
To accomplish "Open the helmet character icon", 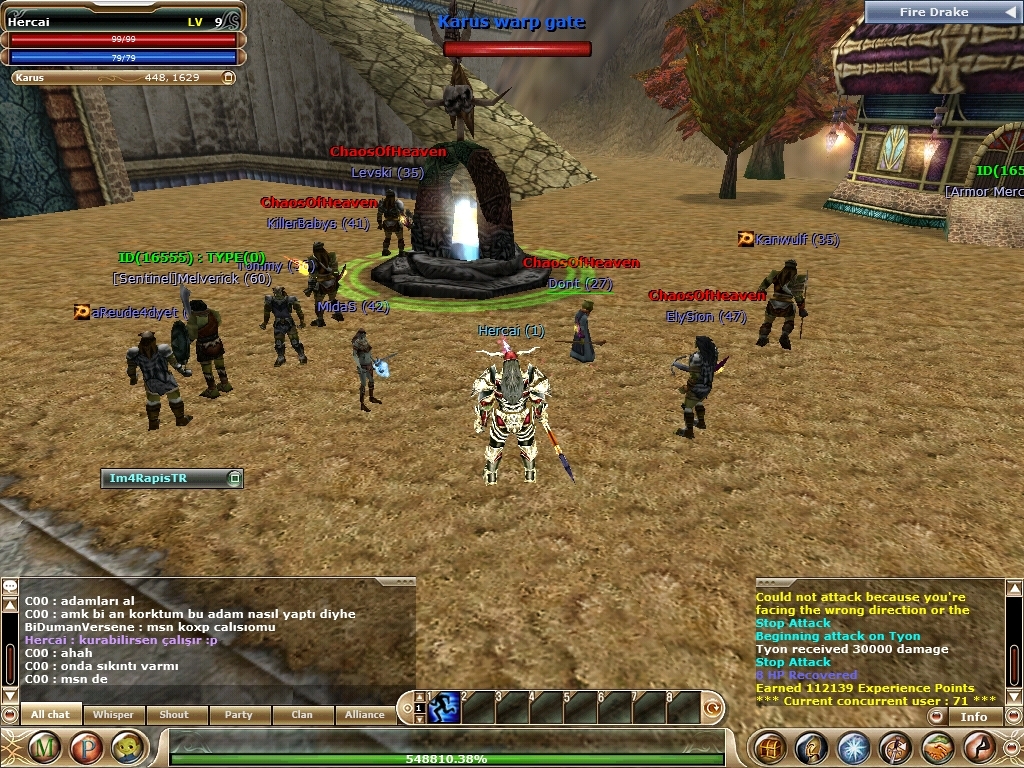I will click(811, 747).
